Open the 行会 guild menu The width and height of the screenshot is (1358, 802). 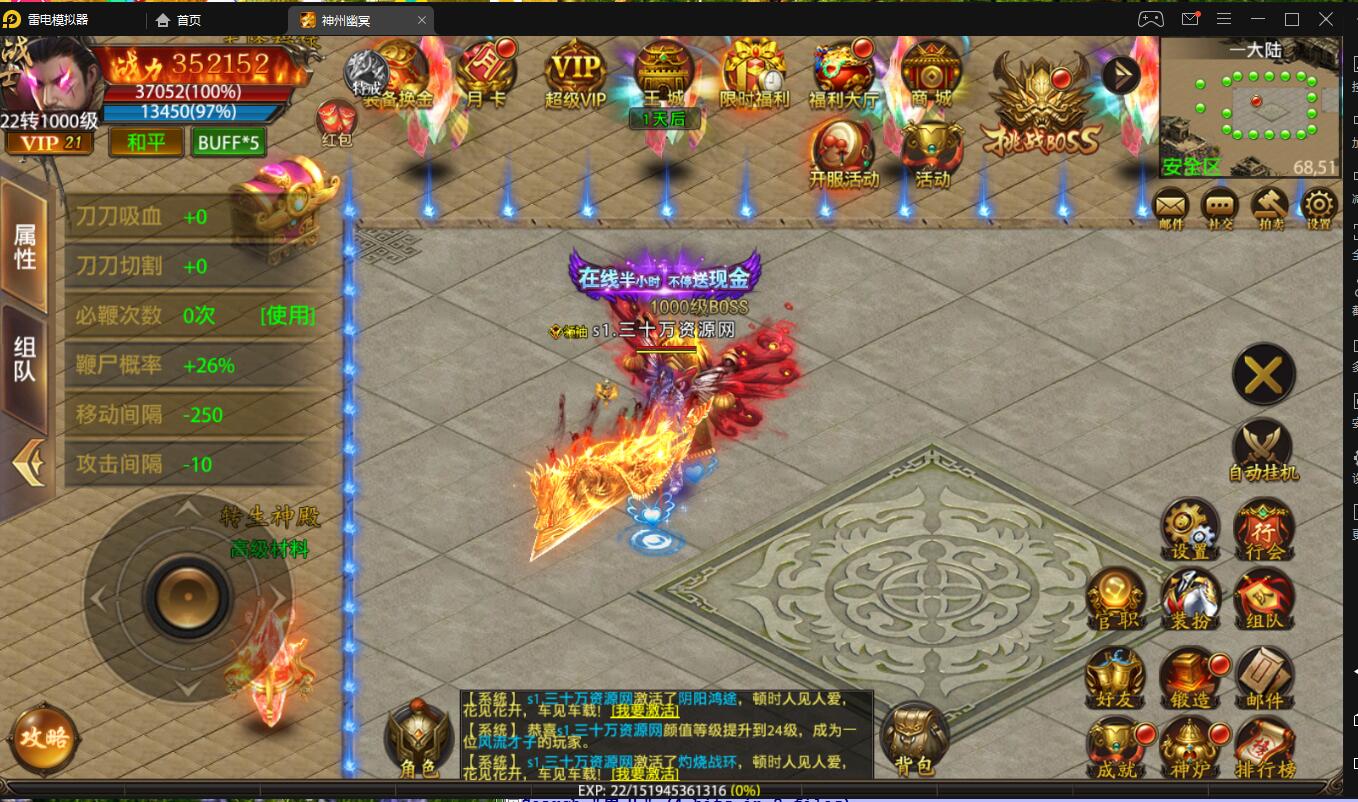pos(1264,529)
